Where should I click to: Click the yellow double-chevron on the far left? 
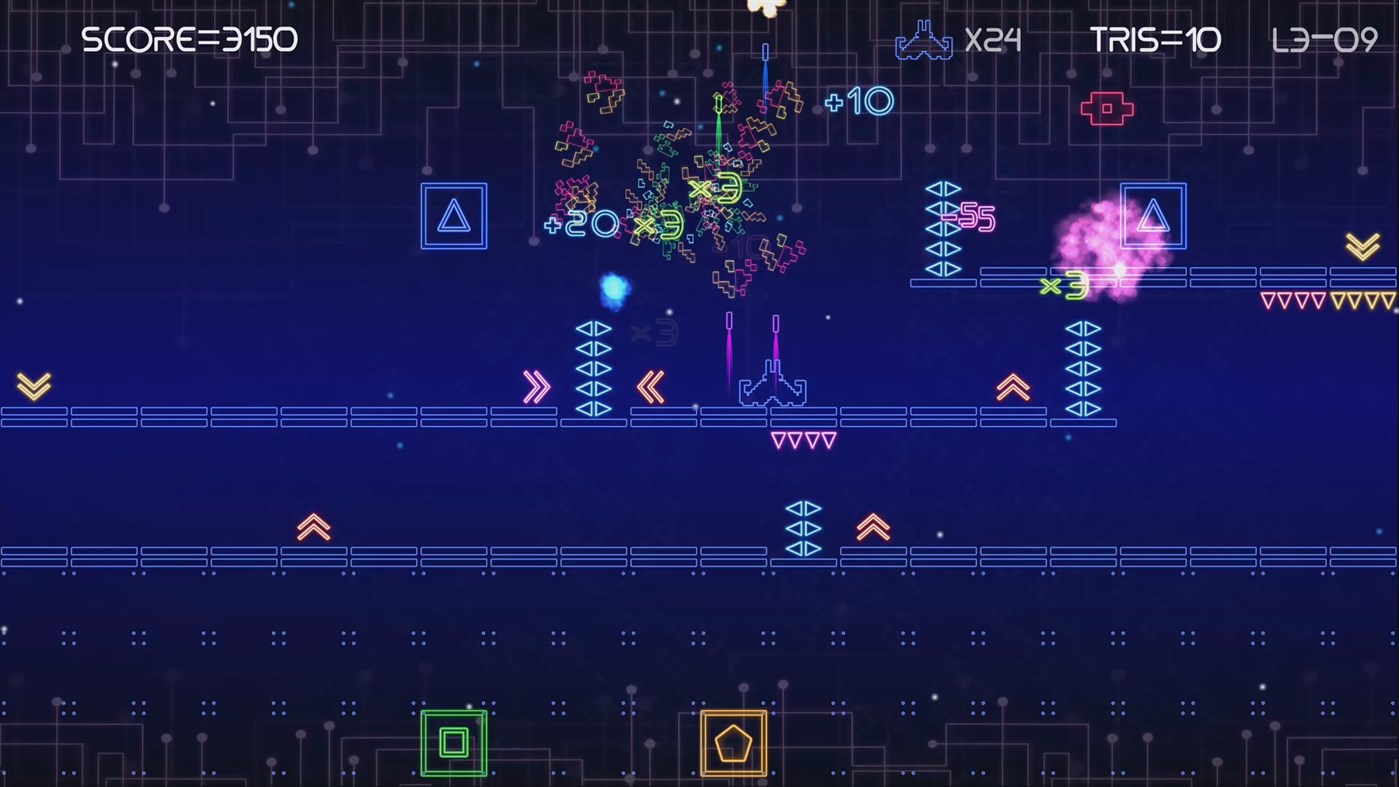click(34, 386)
